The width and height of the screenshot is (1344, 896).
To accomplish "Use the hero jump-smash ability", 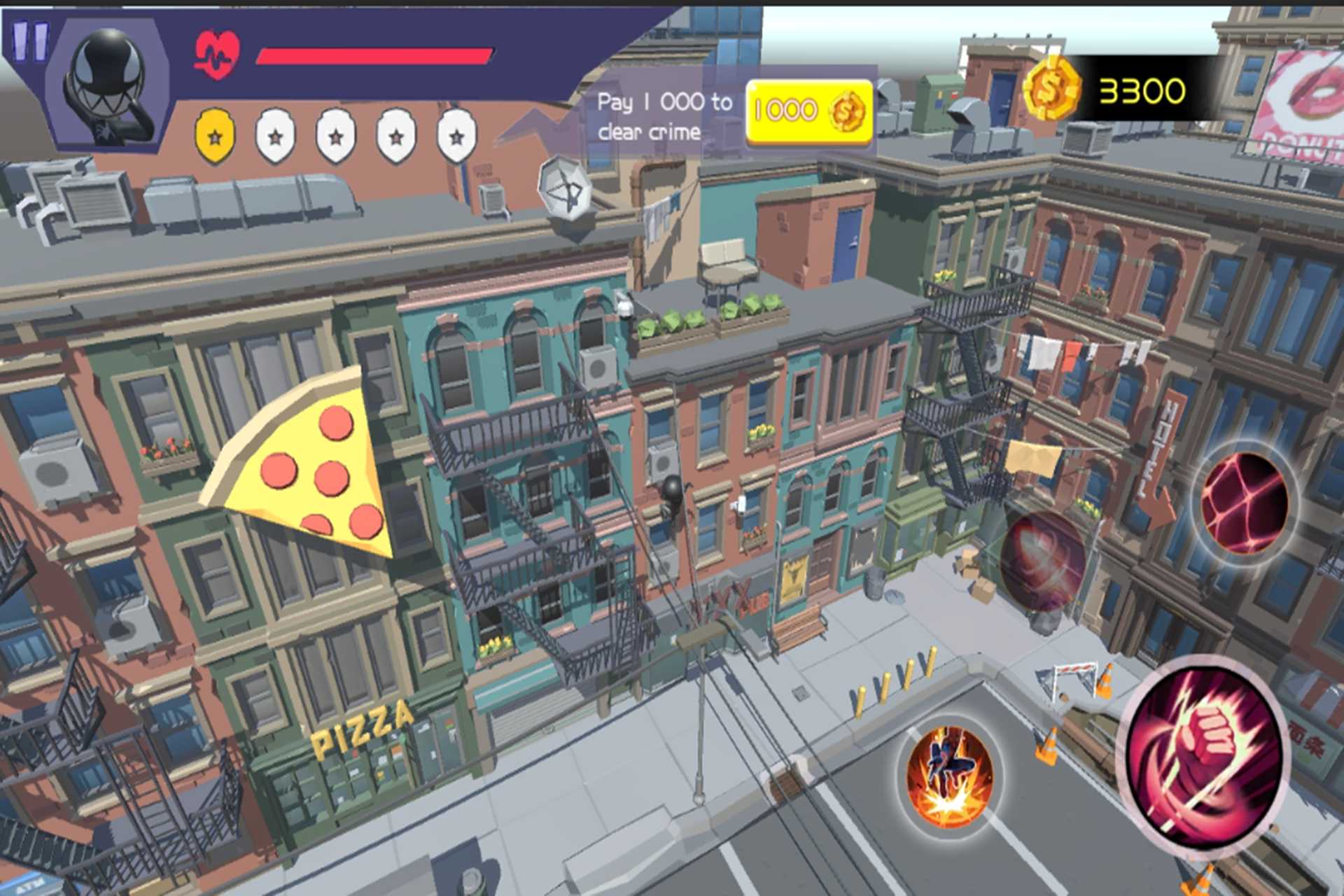I will pos(949,777).
